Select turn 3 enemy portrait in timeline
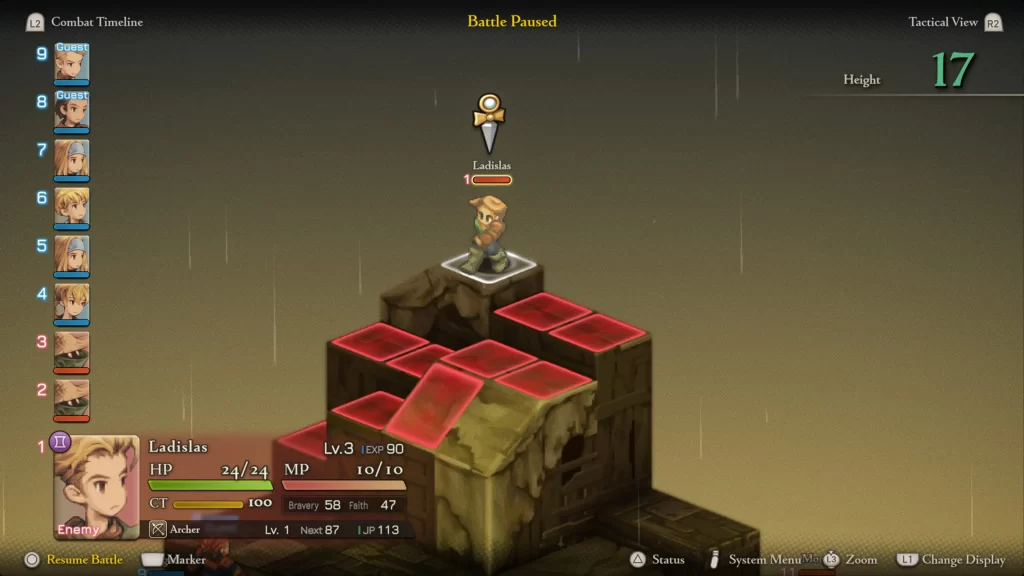1024x576 pixels. pos(72,350)
